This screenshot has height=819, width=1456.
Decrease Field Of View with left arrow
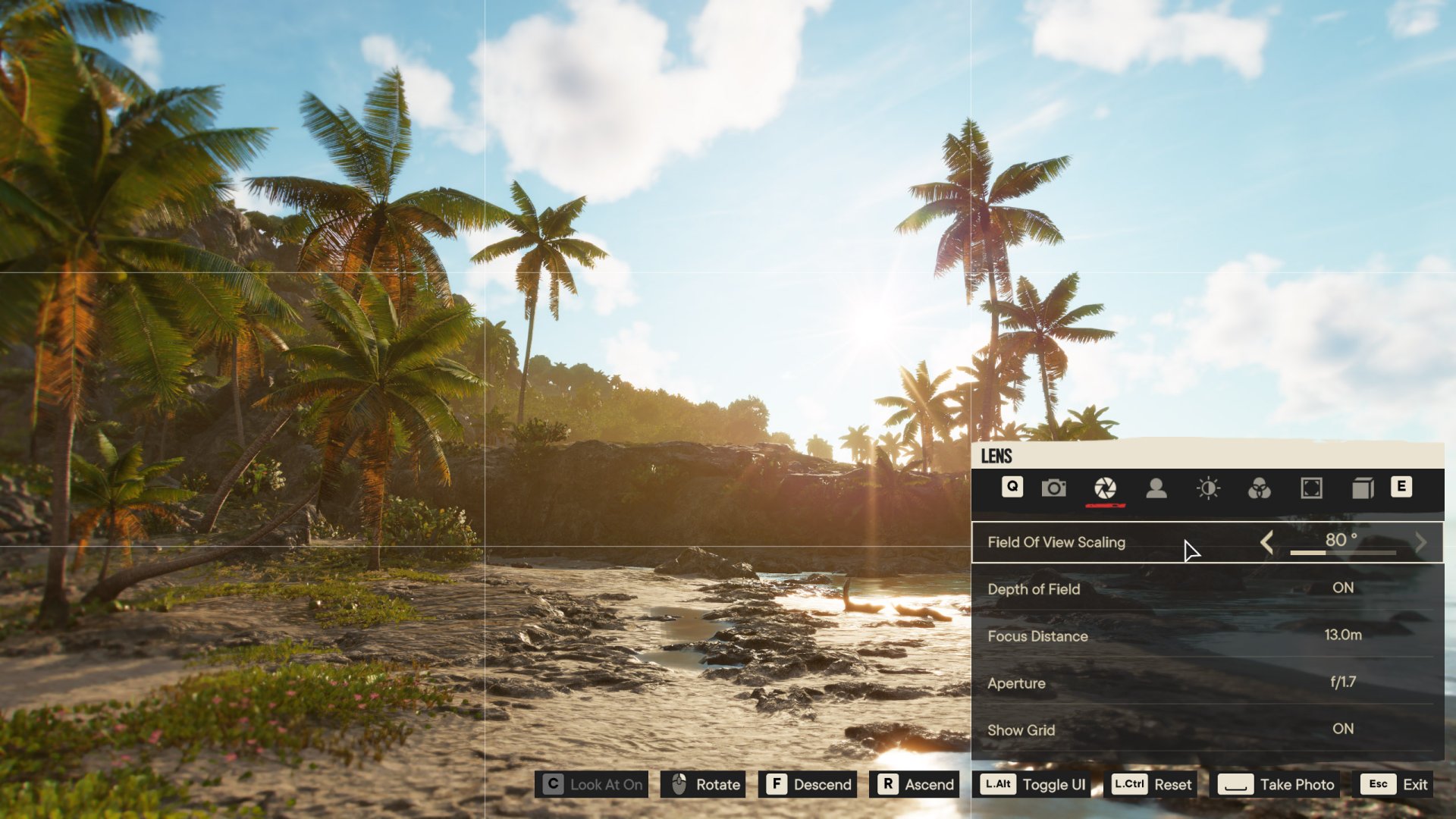[1266, 542]
